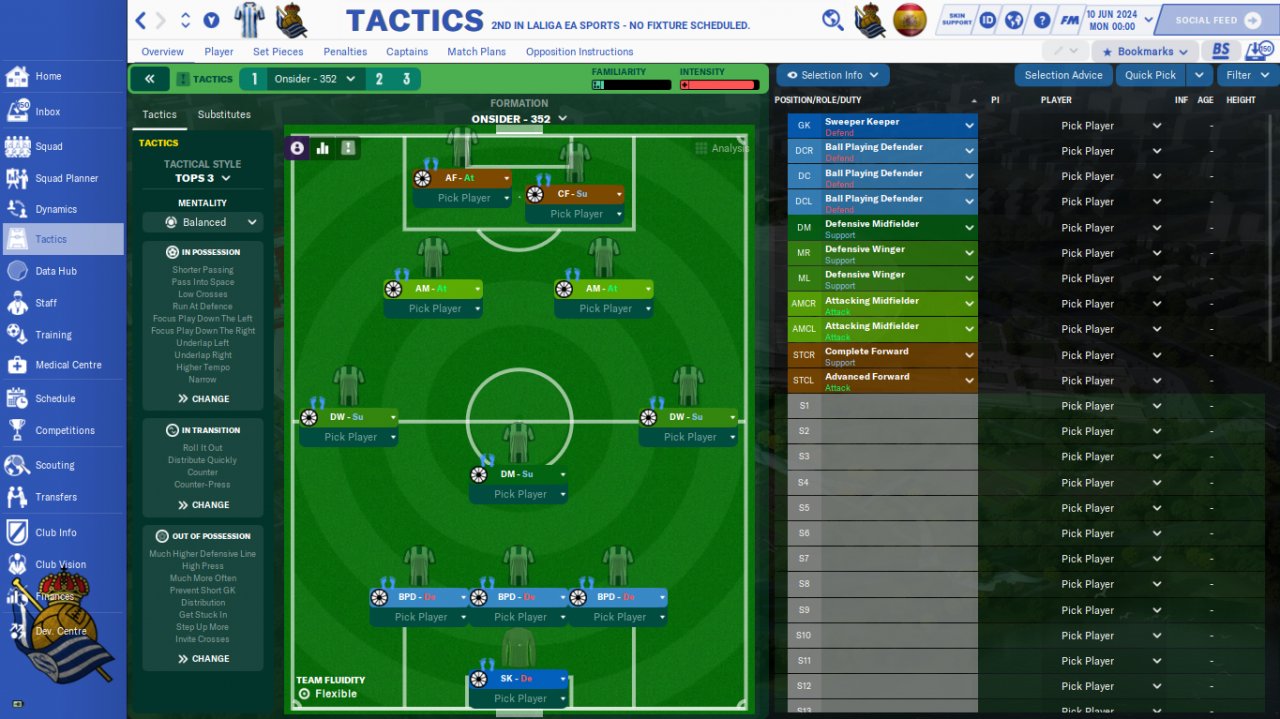
Task: Click the Selection Advice button
Action: pyautogui.click(x=1063, y=75)
